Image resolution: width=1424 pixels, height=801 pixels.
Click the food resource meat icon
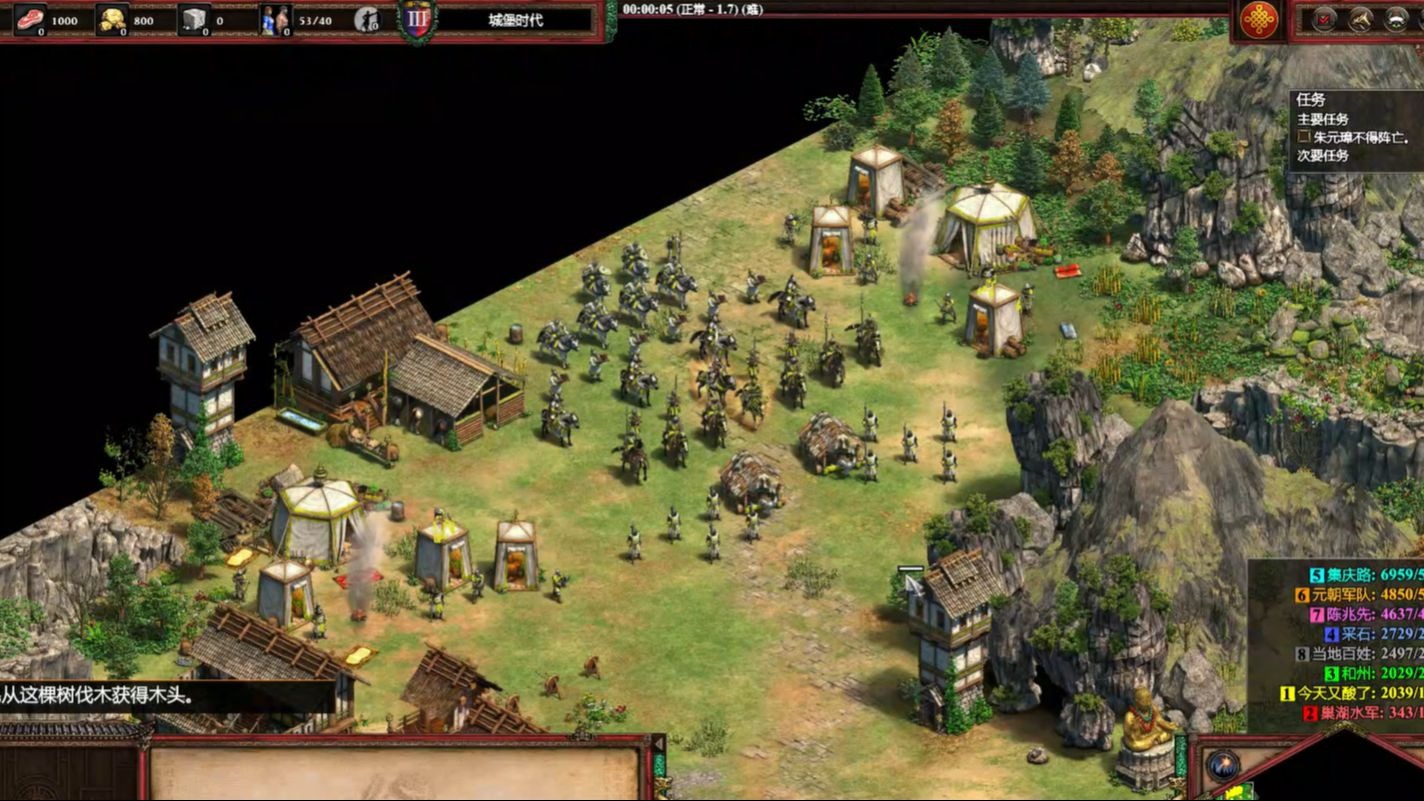[28, 19]
